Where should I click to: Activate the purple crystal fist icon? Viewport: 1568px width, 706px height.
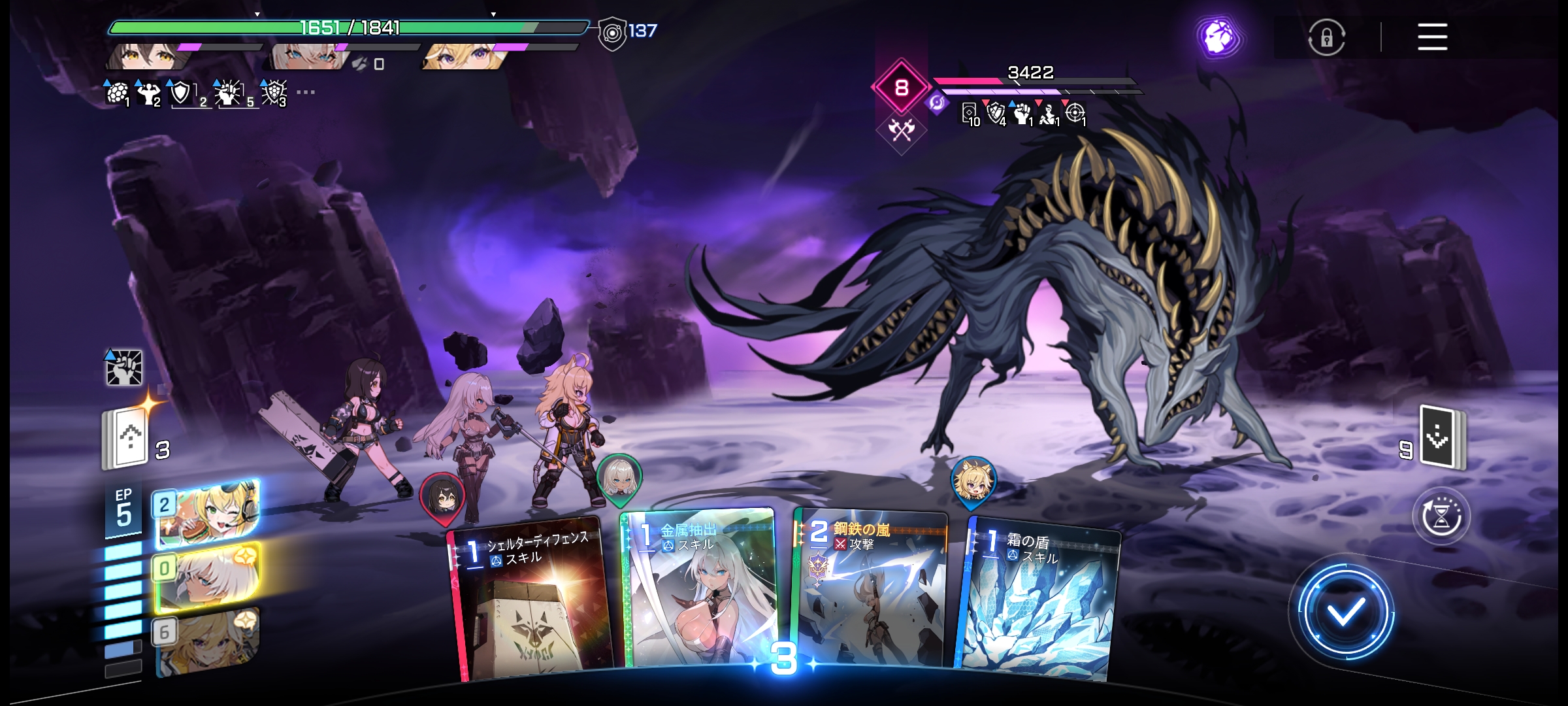pos(1218,37)
